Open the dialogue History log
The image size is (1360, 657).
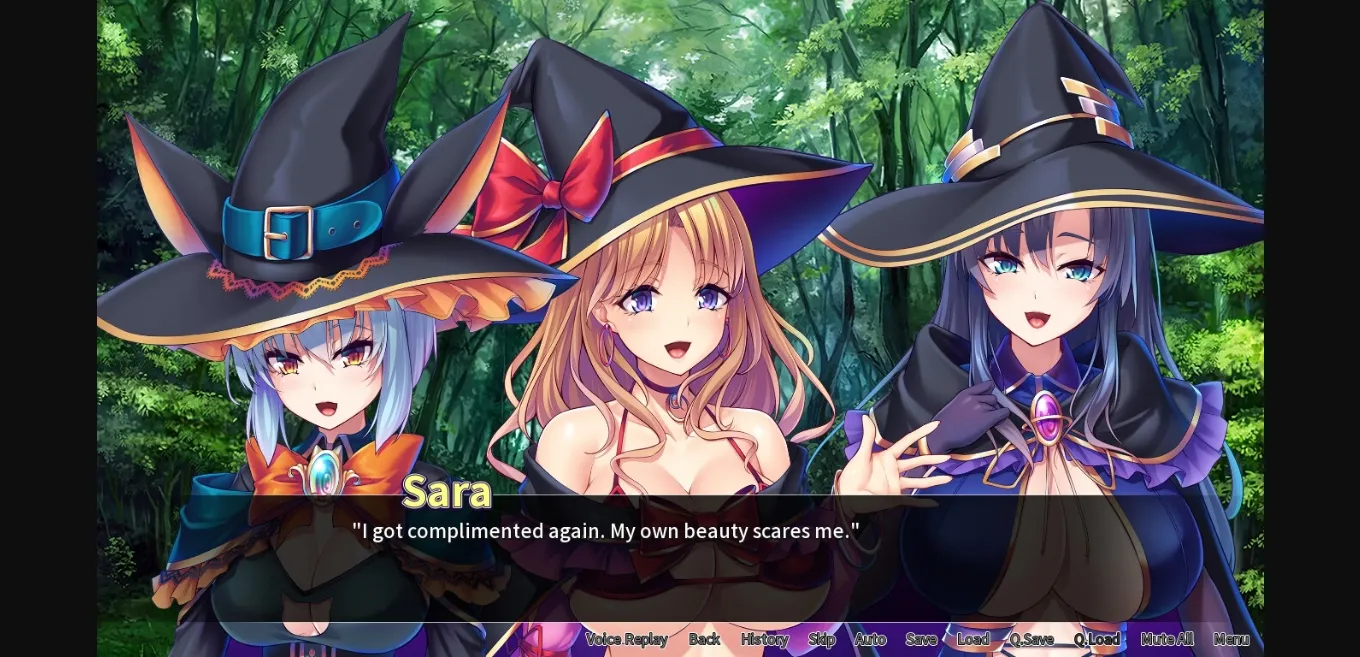coord(764,639)
